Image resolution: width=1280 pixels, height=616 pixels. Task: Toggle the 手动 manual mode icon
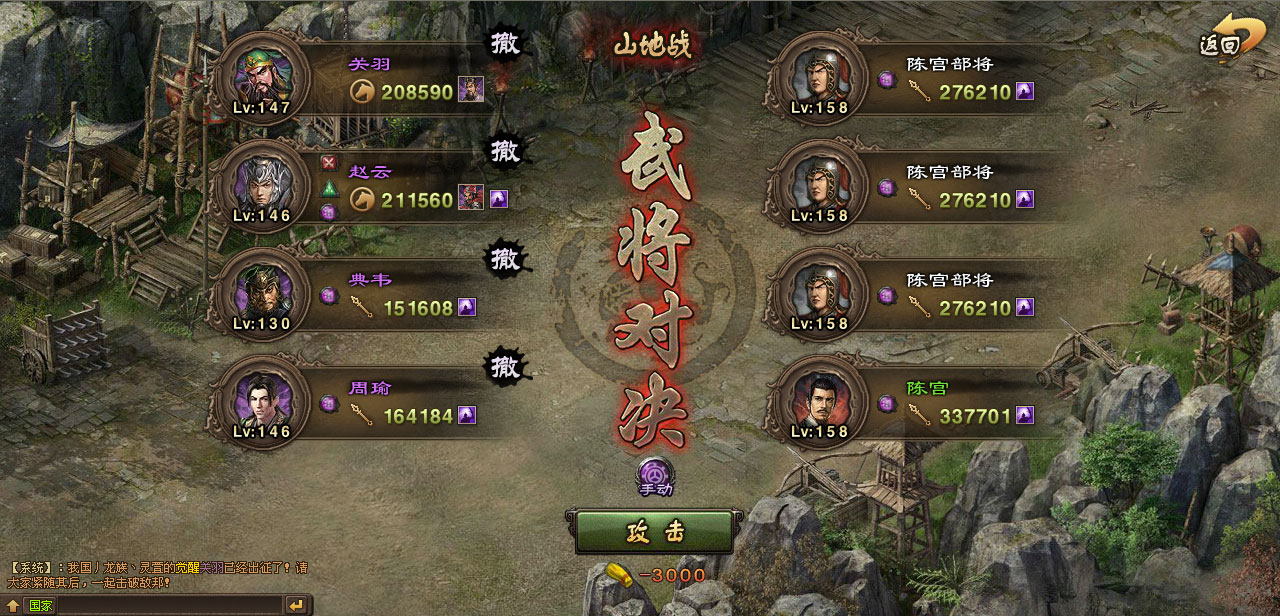[x=656, y=475]
